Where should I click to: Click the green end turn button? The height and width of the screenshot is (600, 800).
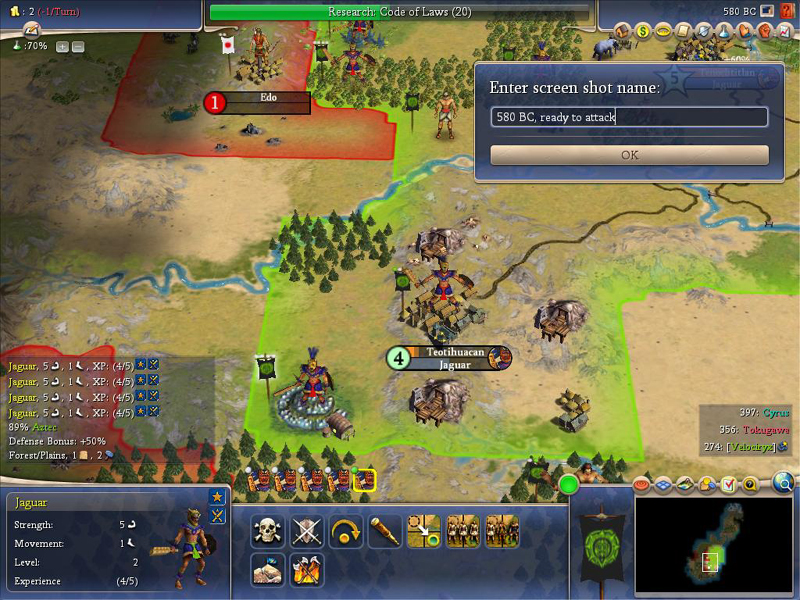coord(569,485)
